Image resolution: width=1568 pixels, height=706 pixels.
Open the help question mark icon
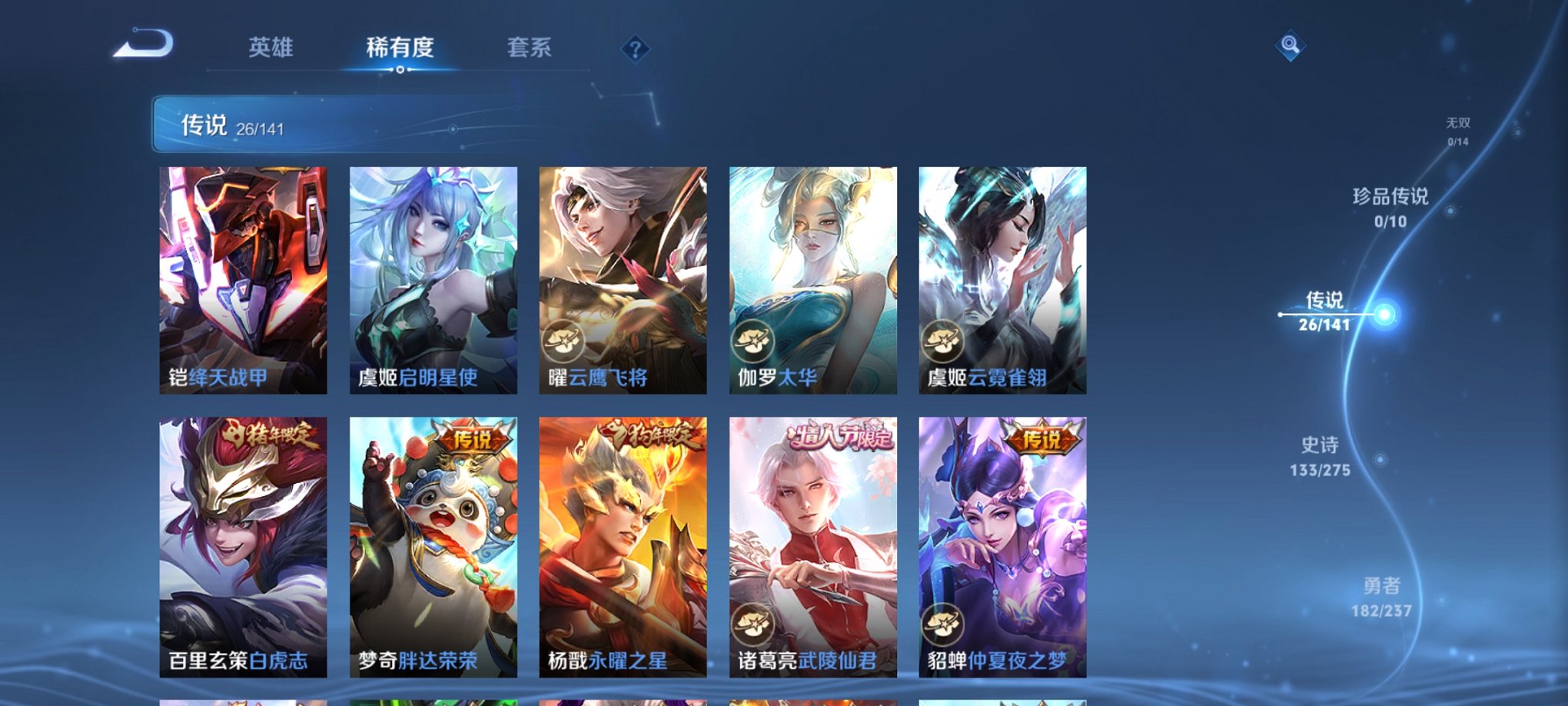[x=635, y=49]
